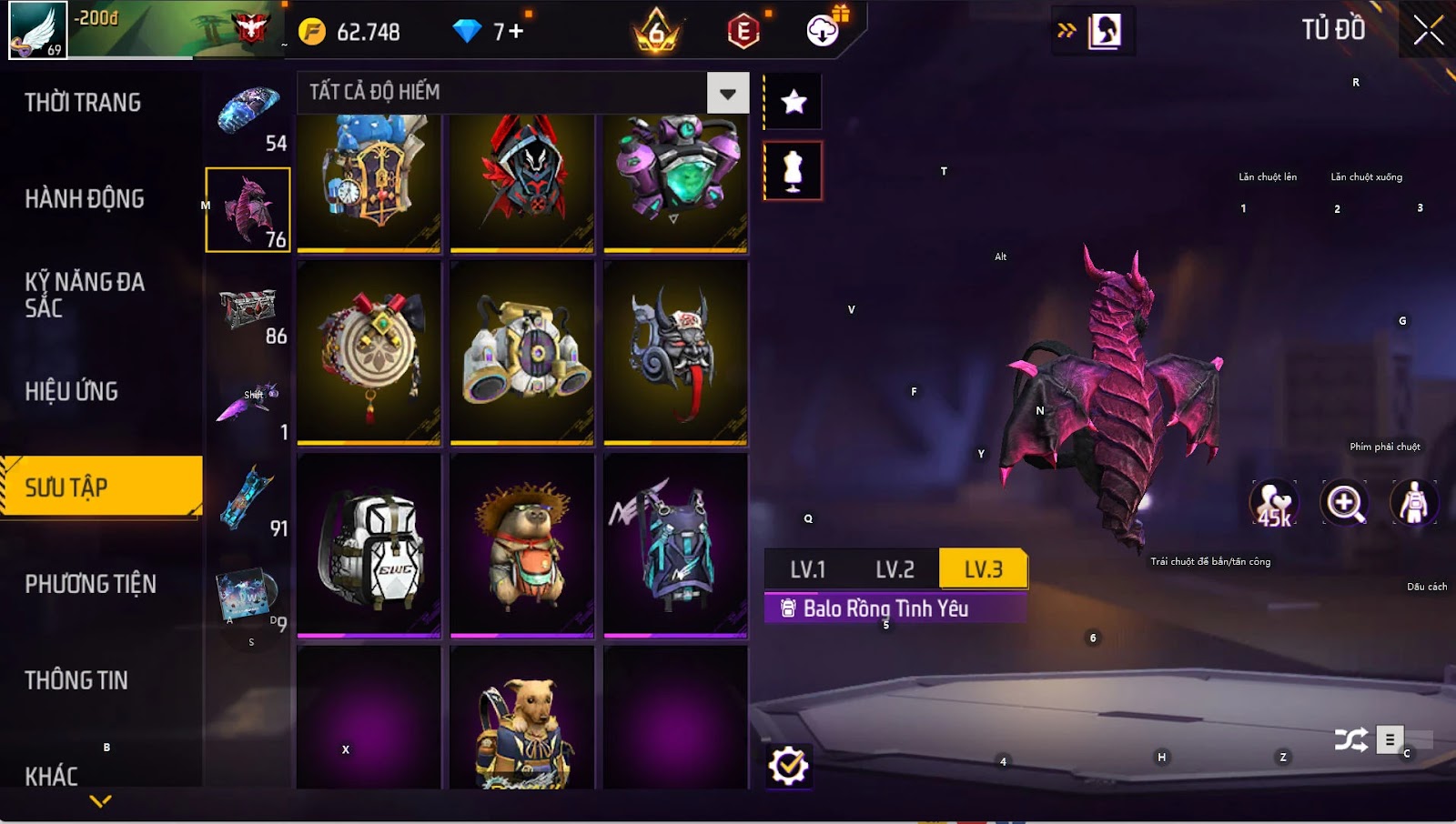Choose the Phương Tiện menu entry
This screenshot has width=1456, height=824.
[x=90, y=584]
